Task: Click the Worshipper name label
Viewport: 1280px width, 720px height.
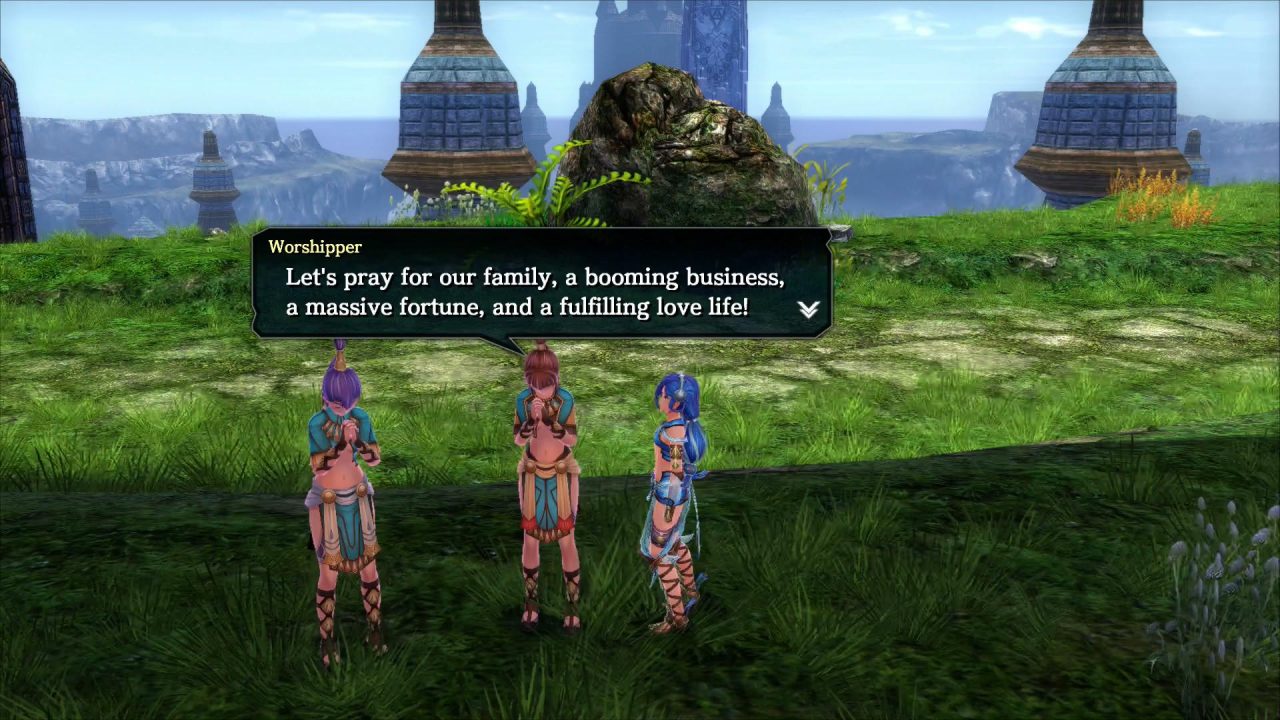Action: (x=315, y=247)
